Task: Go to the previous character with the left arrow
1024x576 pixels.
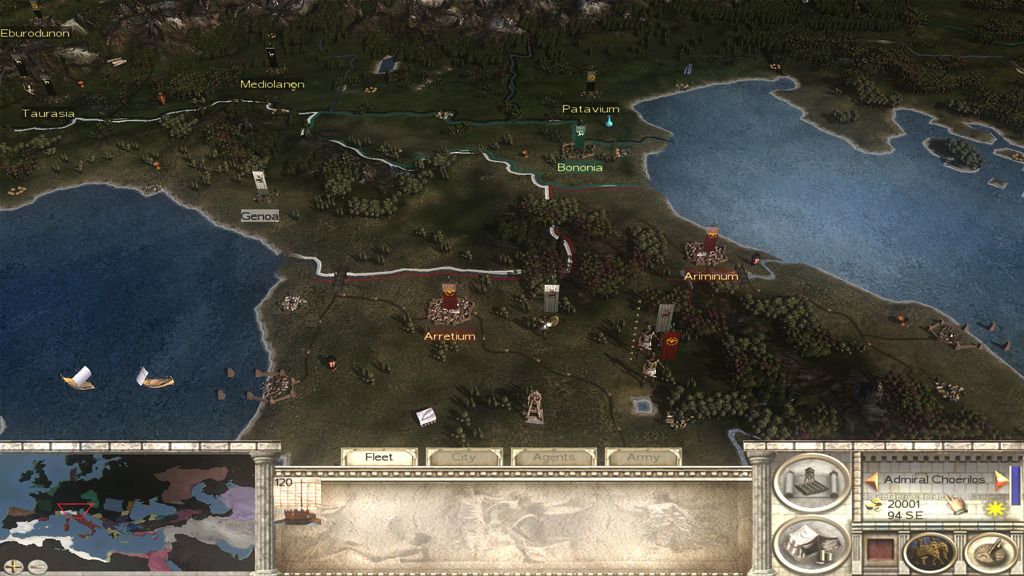Action: click(x=872, y=481)
